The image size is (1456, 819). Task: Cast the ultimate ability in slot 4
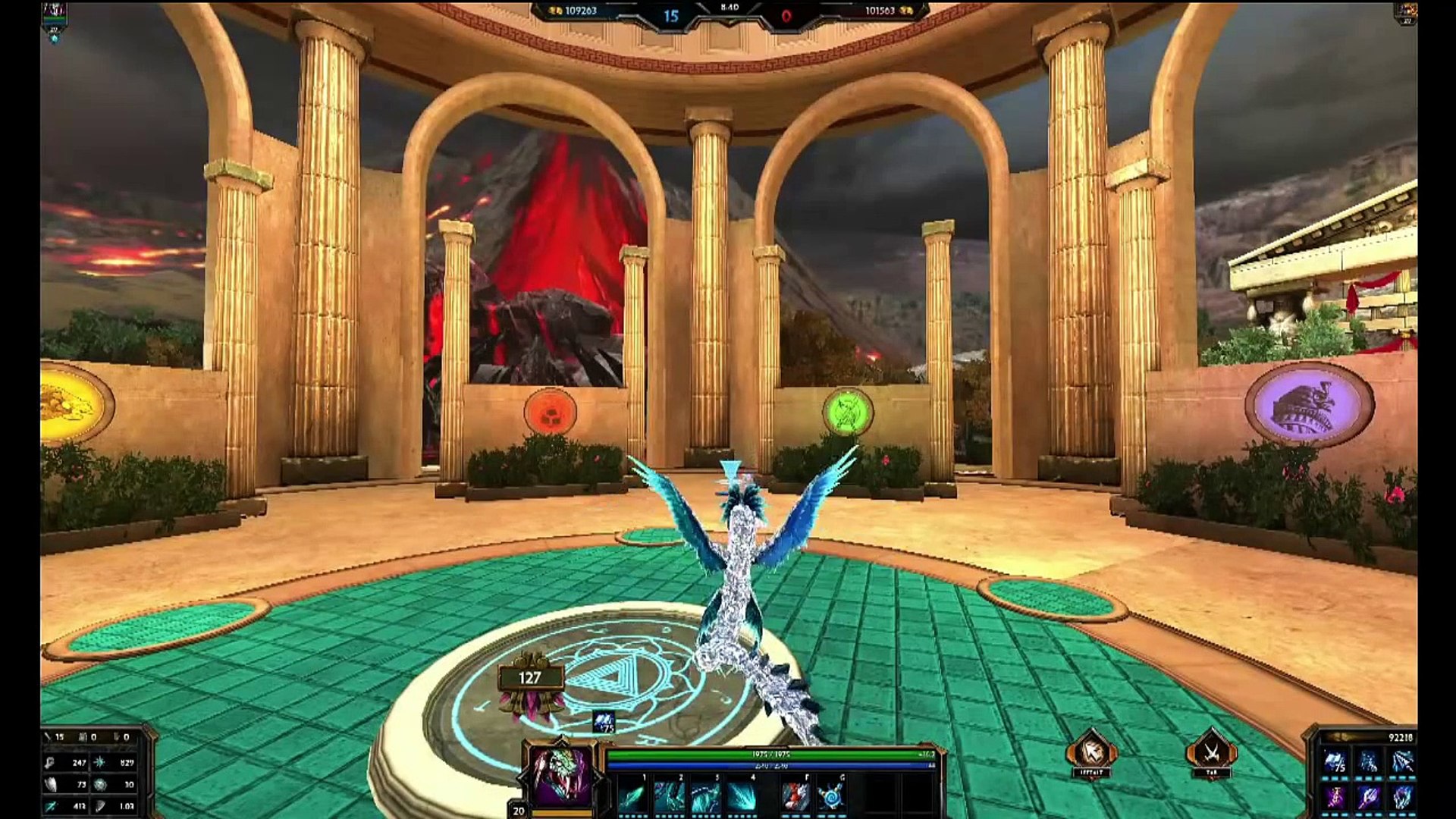click(741, 798)
